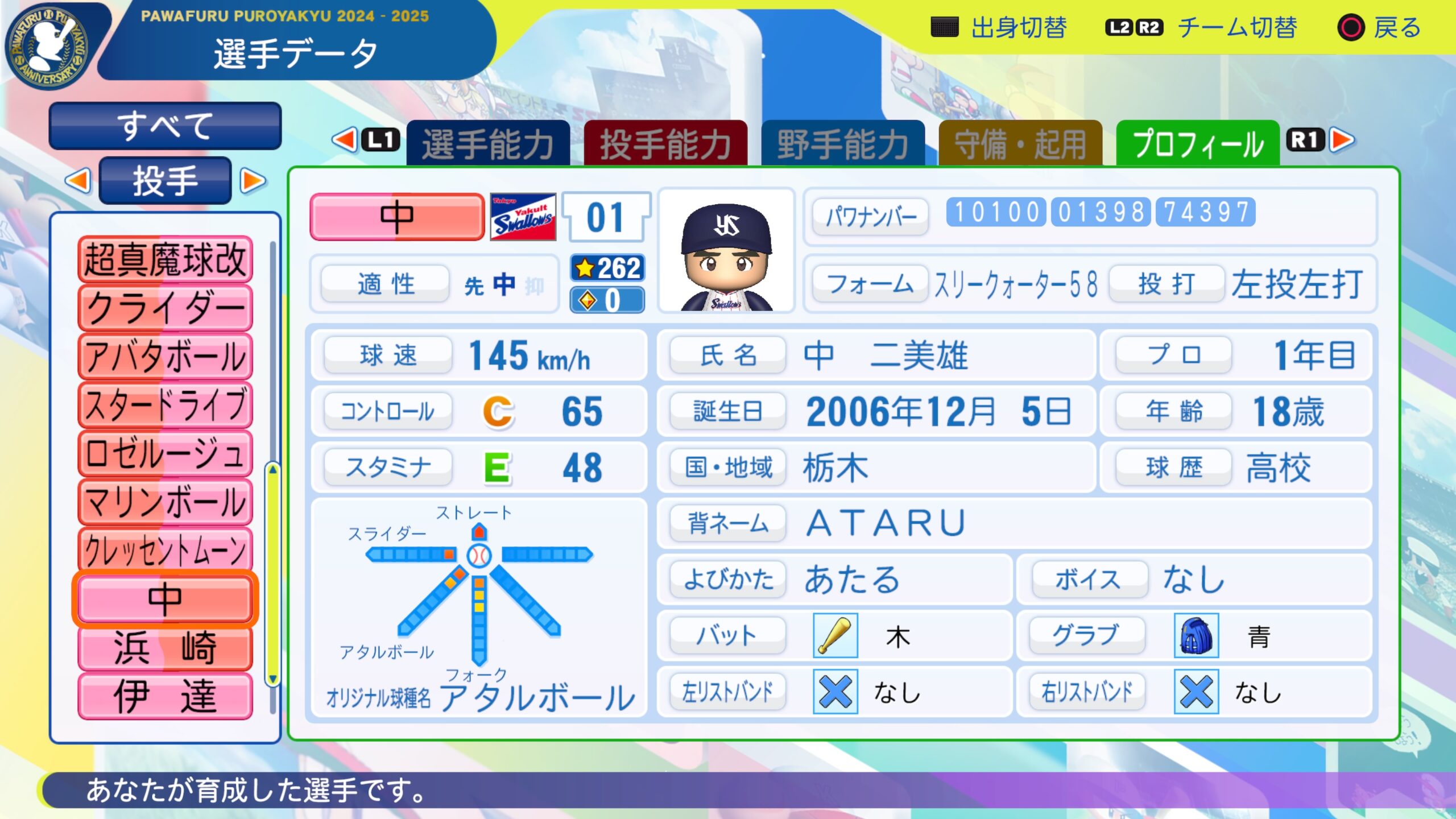Image resolution: width=1456 pixels, height=819 pixels.
Task: Select the アバタボール list entry
Action: pos(165,357)
